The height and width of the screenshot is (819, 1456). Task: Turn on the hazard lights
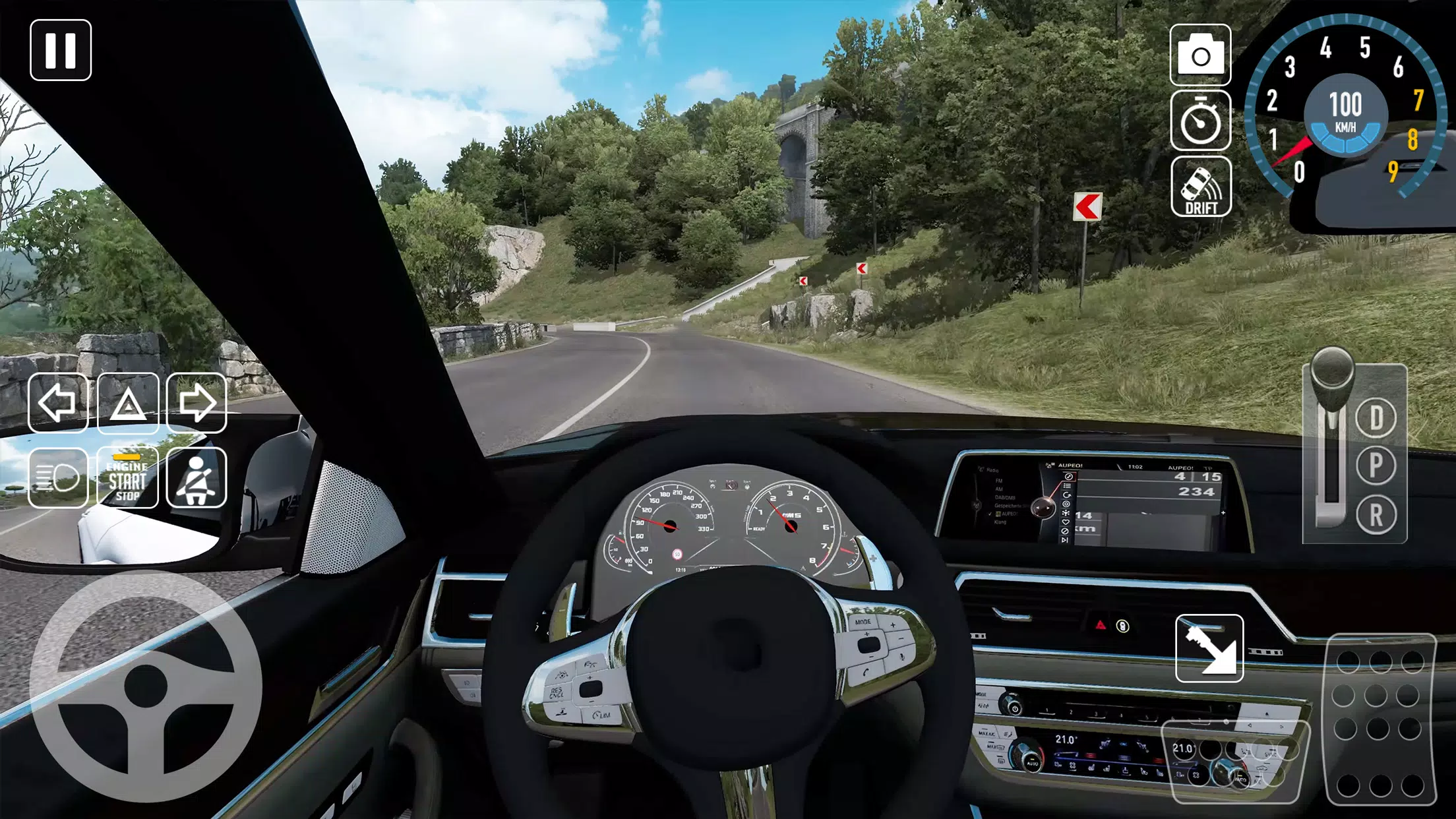point(128,403)
